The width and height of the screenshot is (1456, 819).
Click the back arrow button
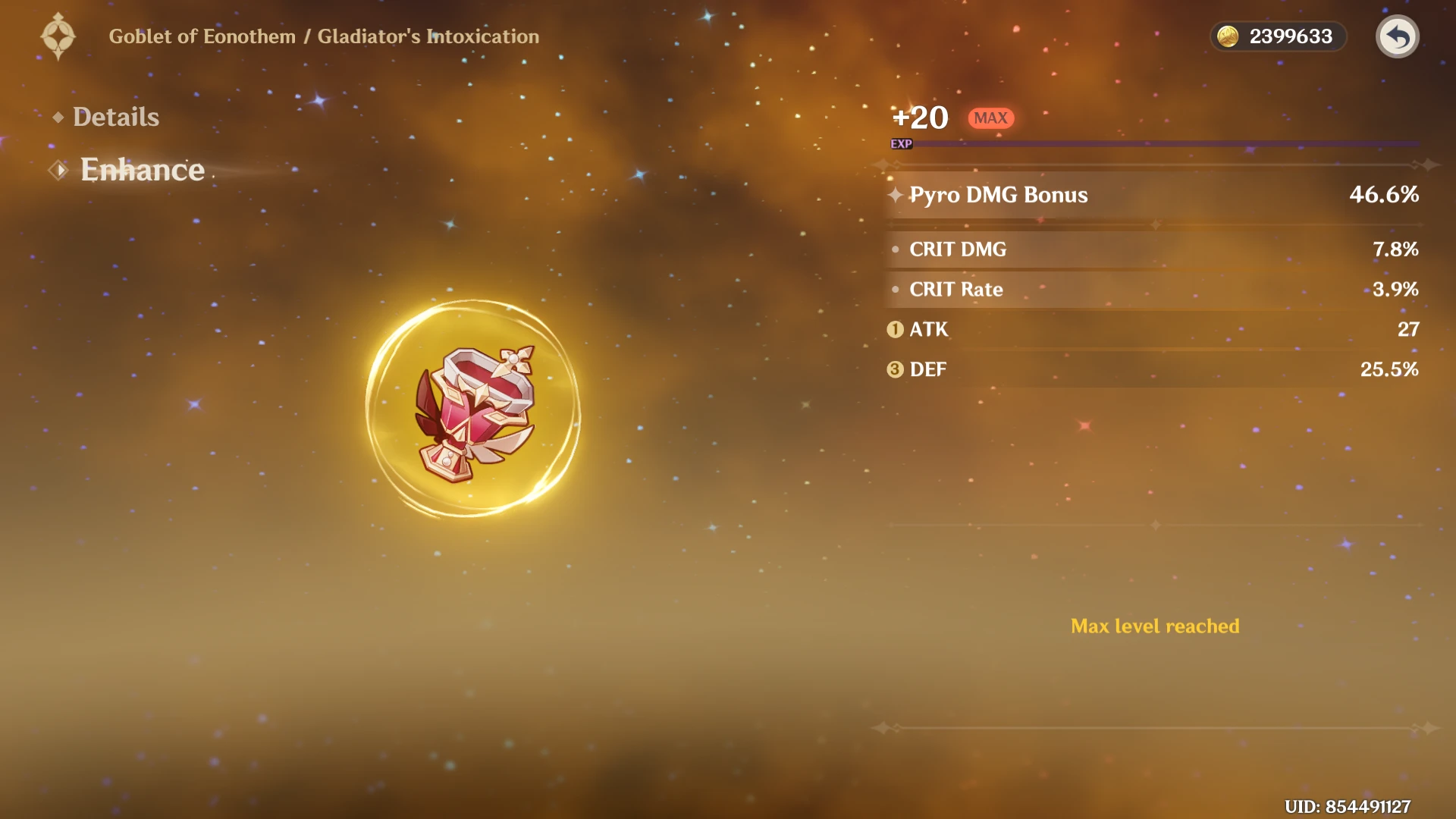pyautogui.click(x=1397, y=36)
